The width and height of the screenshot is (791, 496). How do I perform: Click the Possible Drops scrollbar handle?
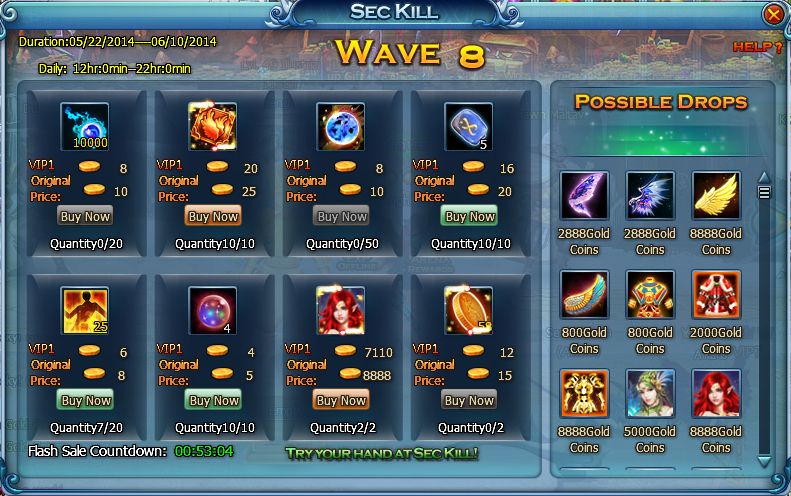(x=765, y=192)
